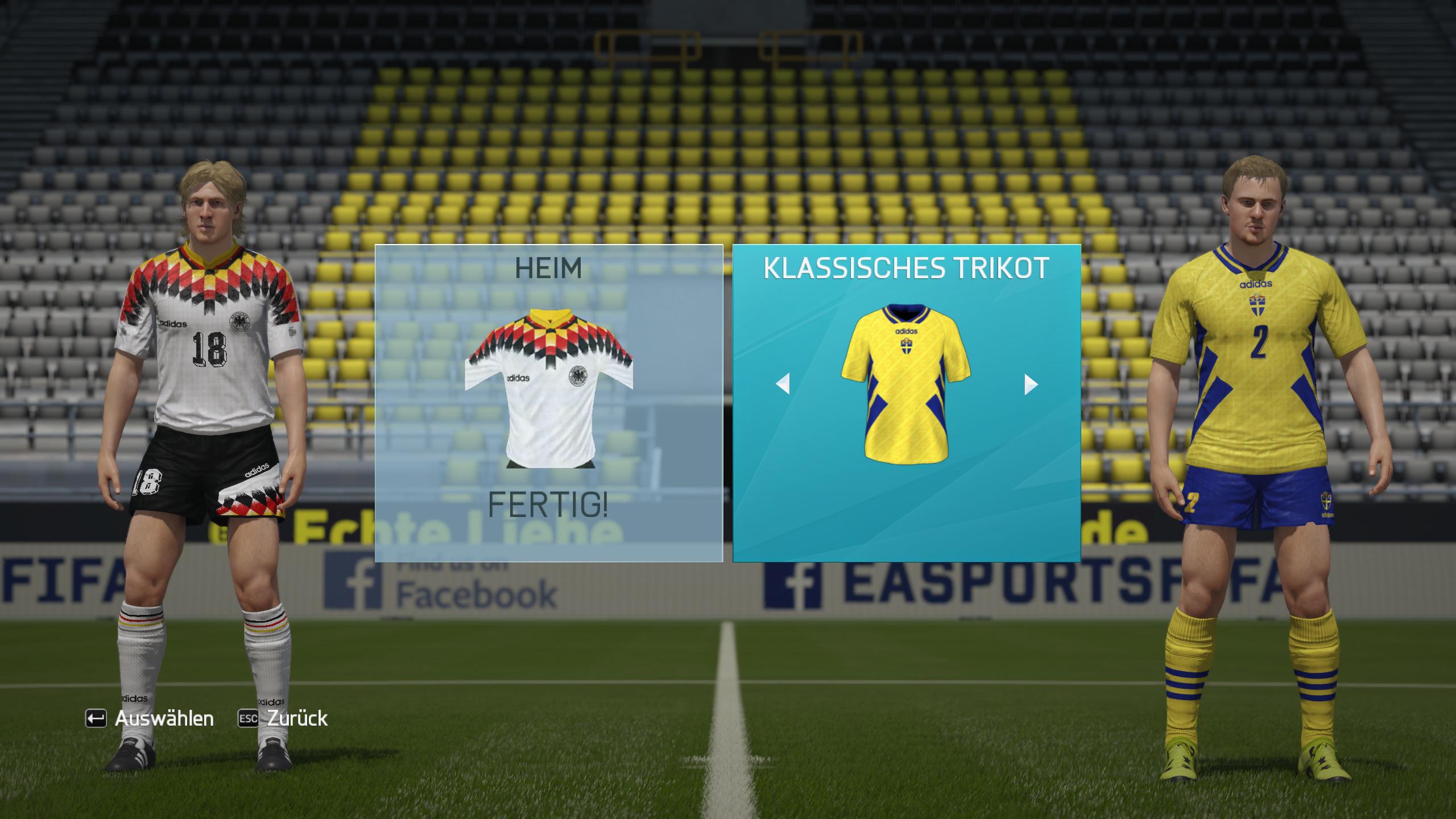This screenshot has width=1456, height=819.
Task: Confirm with the Auswählen option
Action: click(x=150, y=719)
